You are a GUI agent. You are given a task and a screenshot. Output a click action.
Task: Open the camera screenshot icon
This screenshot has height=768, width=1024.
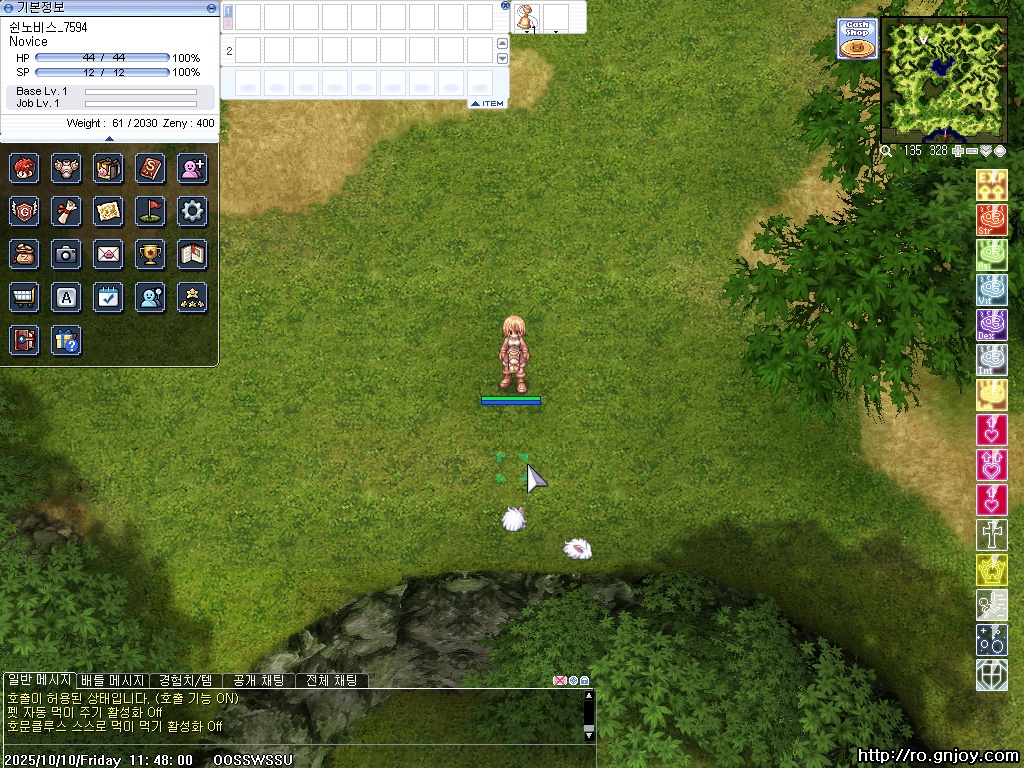tap(66, 254)
